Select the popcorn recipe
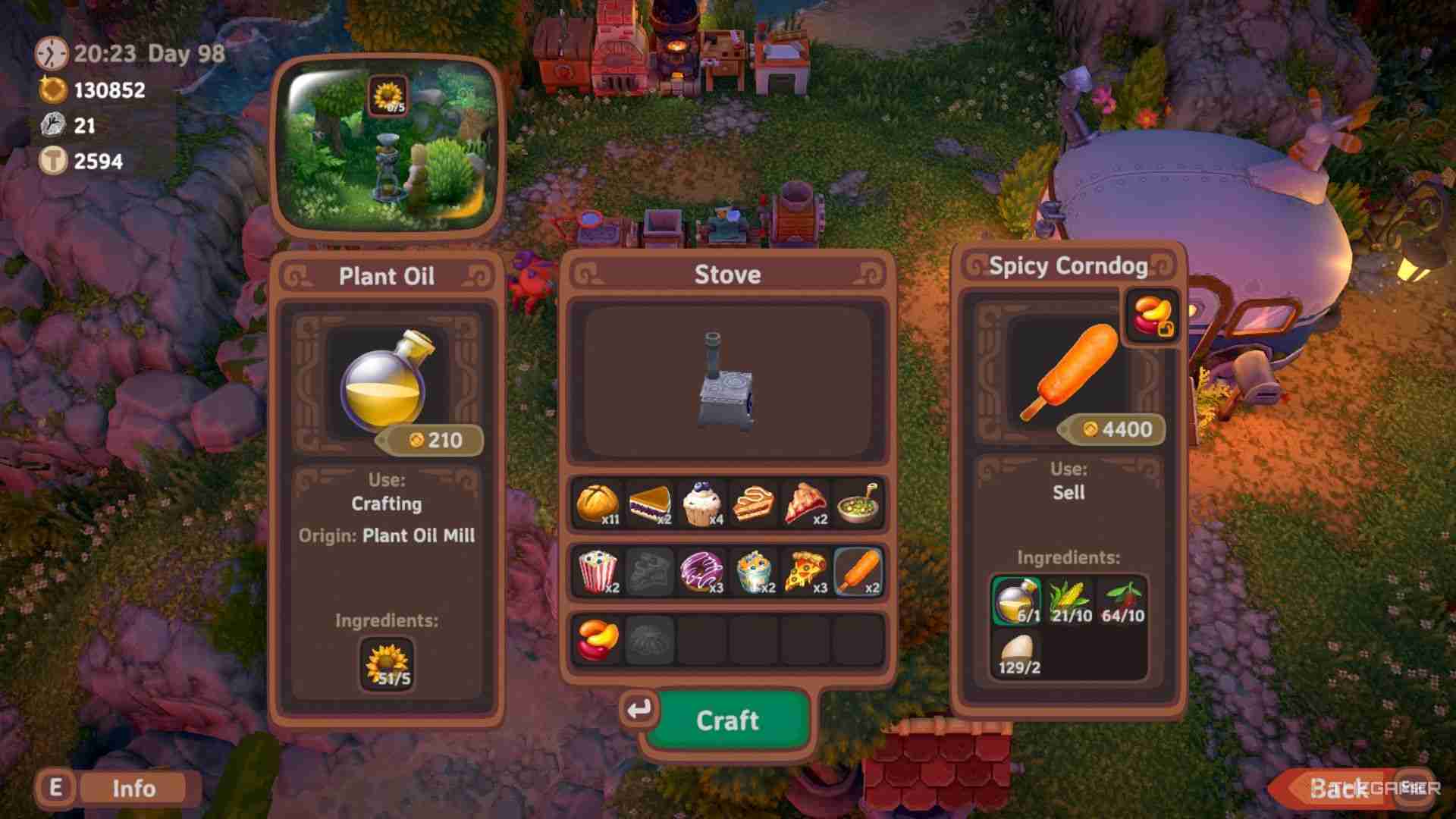The width and height of the screenshot is (1456, 819). (599, 574)
